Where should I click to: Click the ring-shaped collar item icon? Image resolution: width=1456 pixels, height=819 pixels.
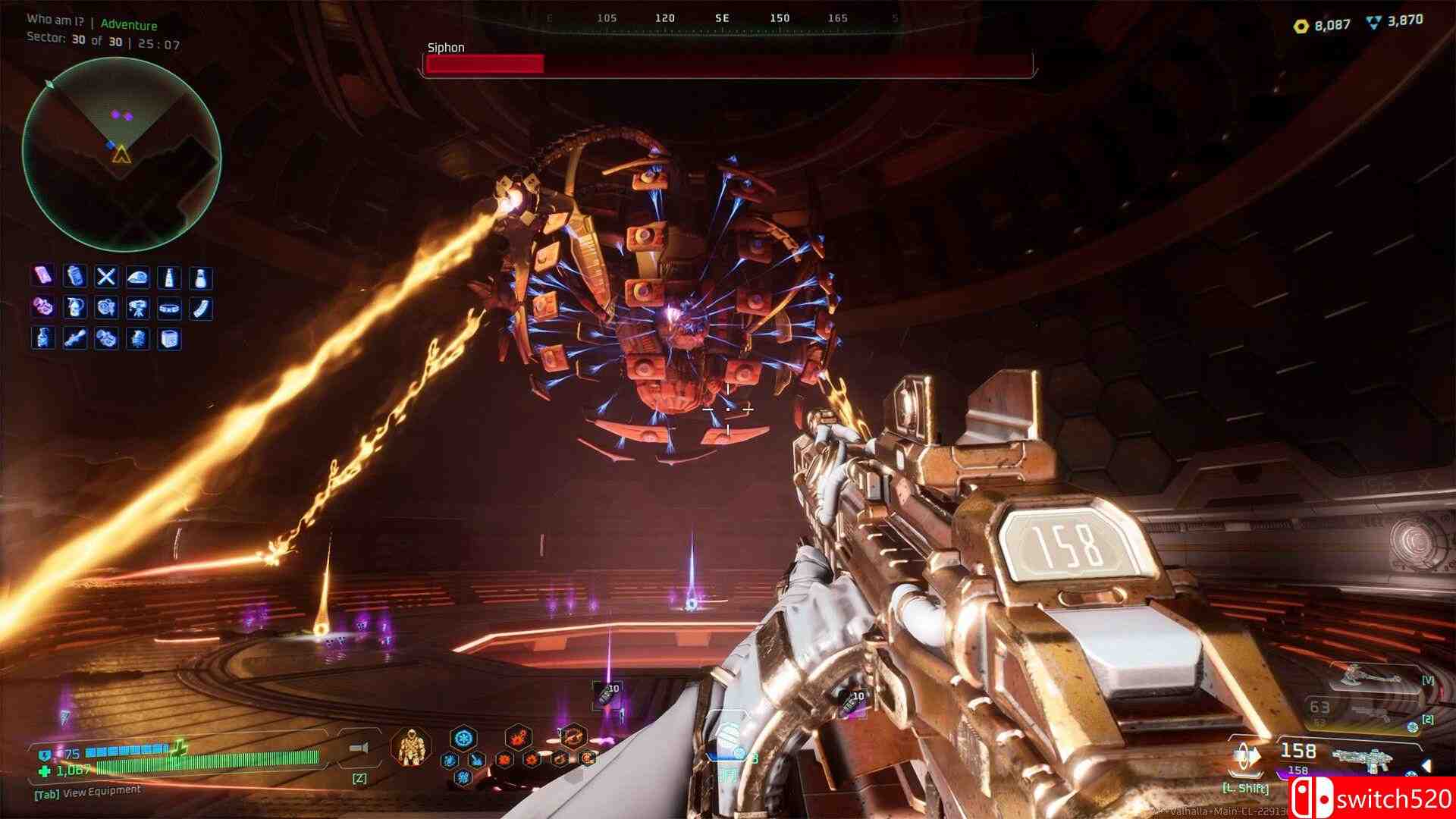[x=169, y=308]
